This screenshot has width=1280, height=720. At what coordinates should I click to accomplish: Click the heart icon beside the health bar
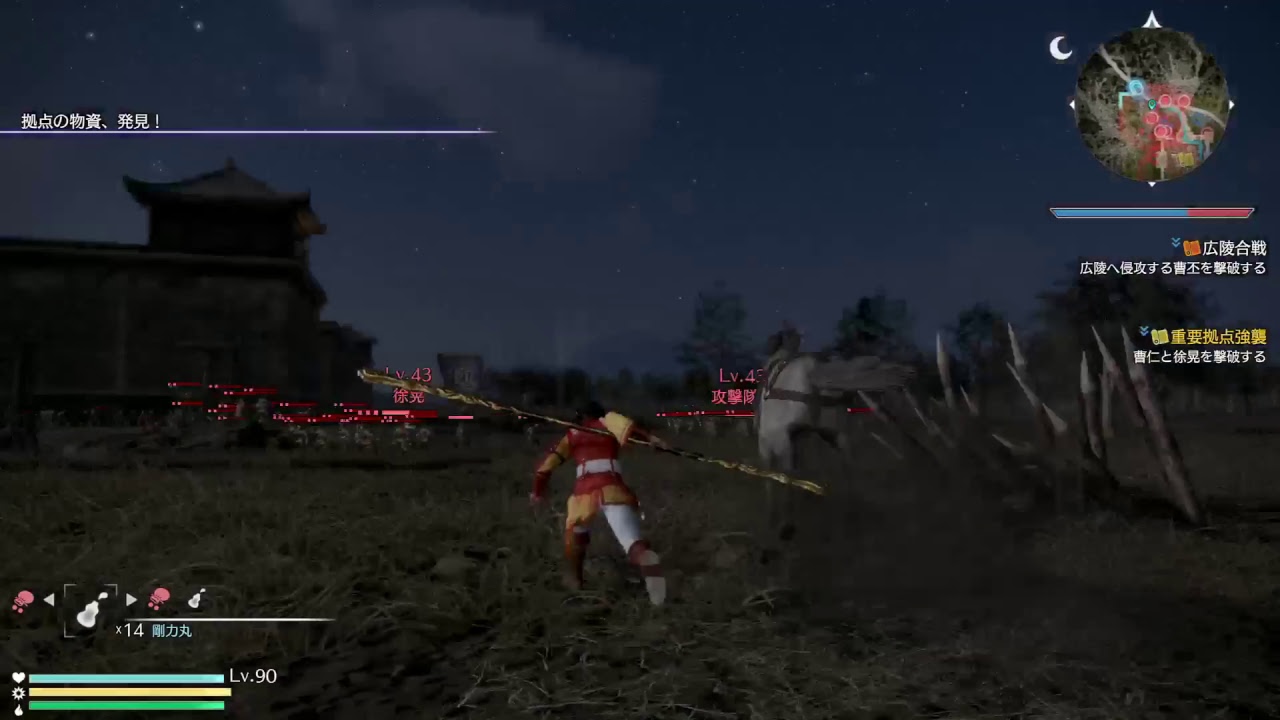19,677
